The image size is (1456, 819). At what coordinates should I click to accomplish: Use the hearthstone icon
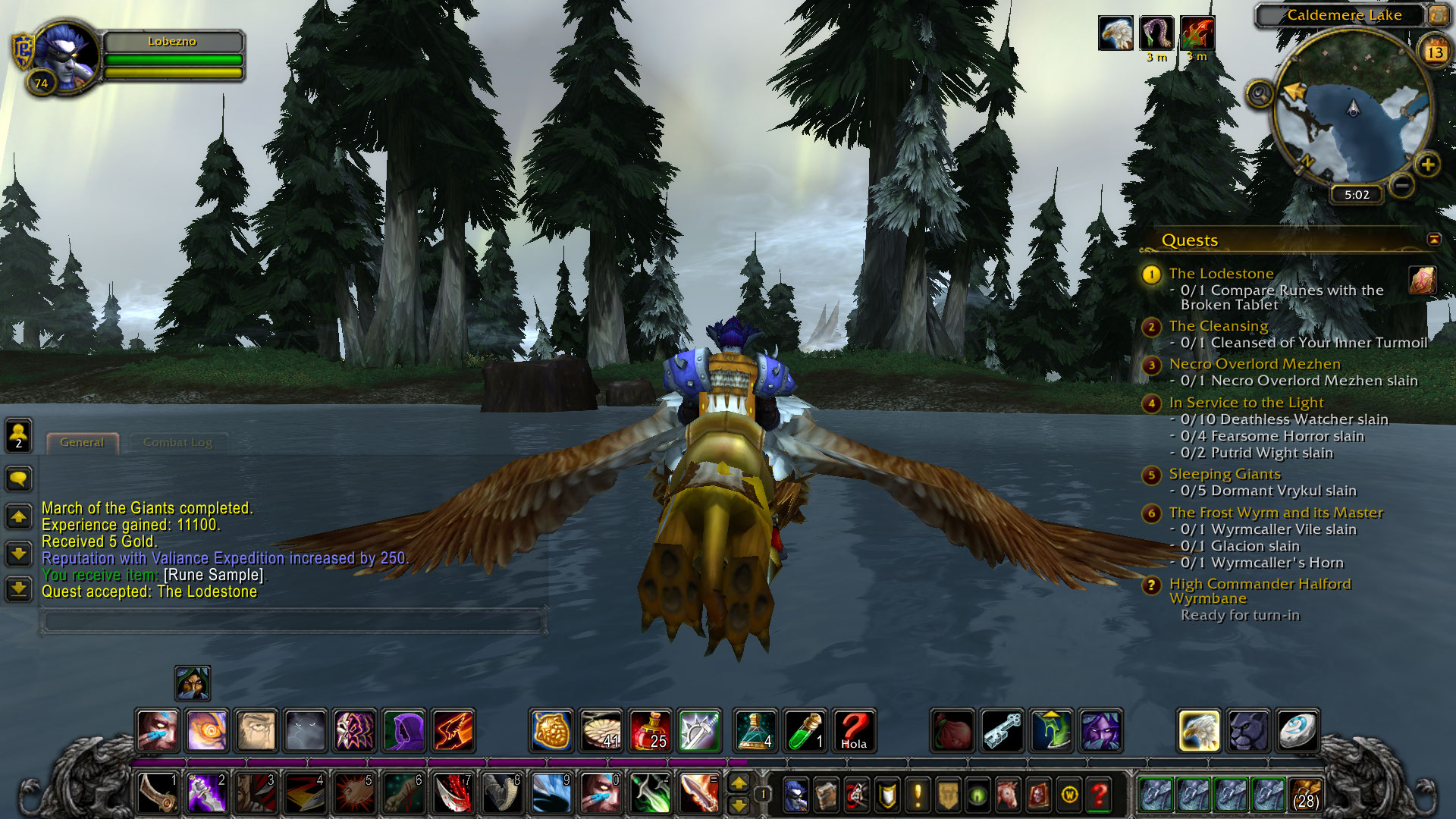1297,730
